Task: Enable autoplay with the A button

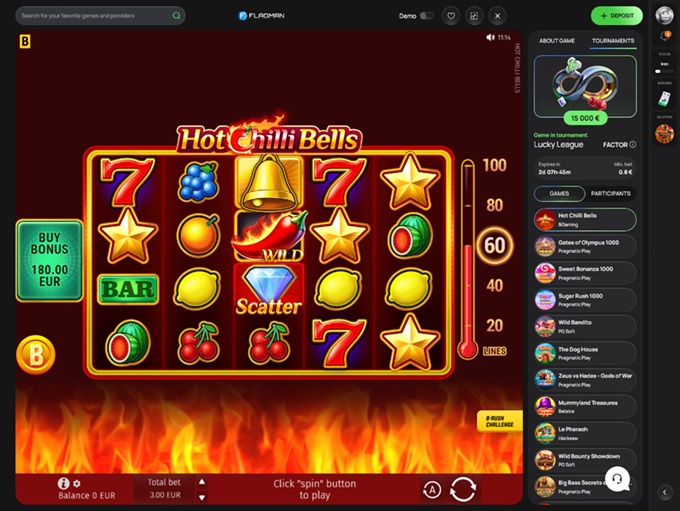Action: [431, 489]
